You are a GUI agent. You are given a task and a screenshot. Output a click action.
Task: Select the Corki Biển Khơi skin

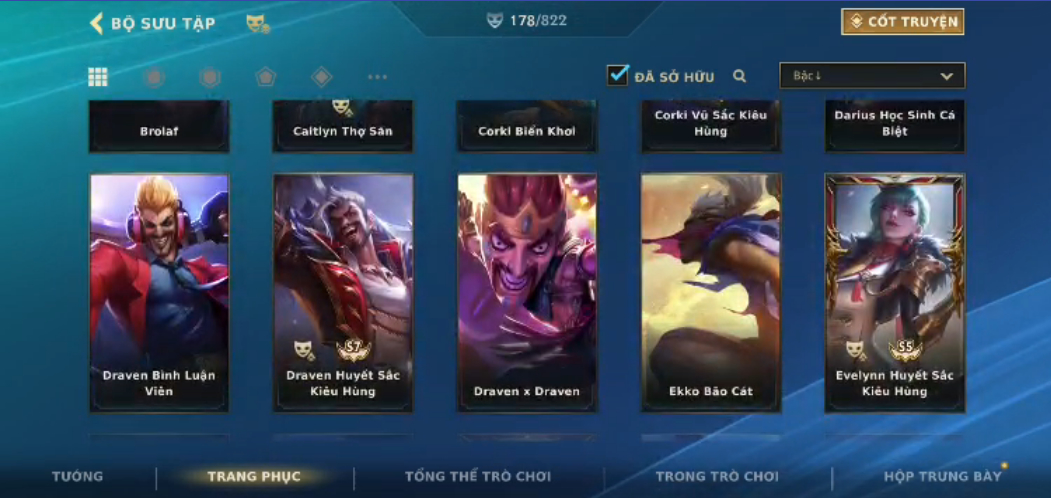pos(527,127)
